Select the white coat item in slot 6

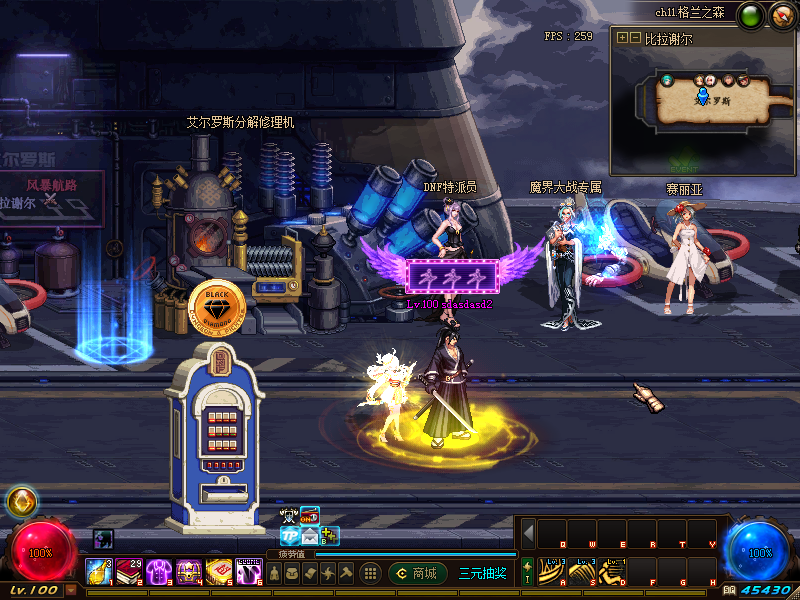[x=249, y=571]
